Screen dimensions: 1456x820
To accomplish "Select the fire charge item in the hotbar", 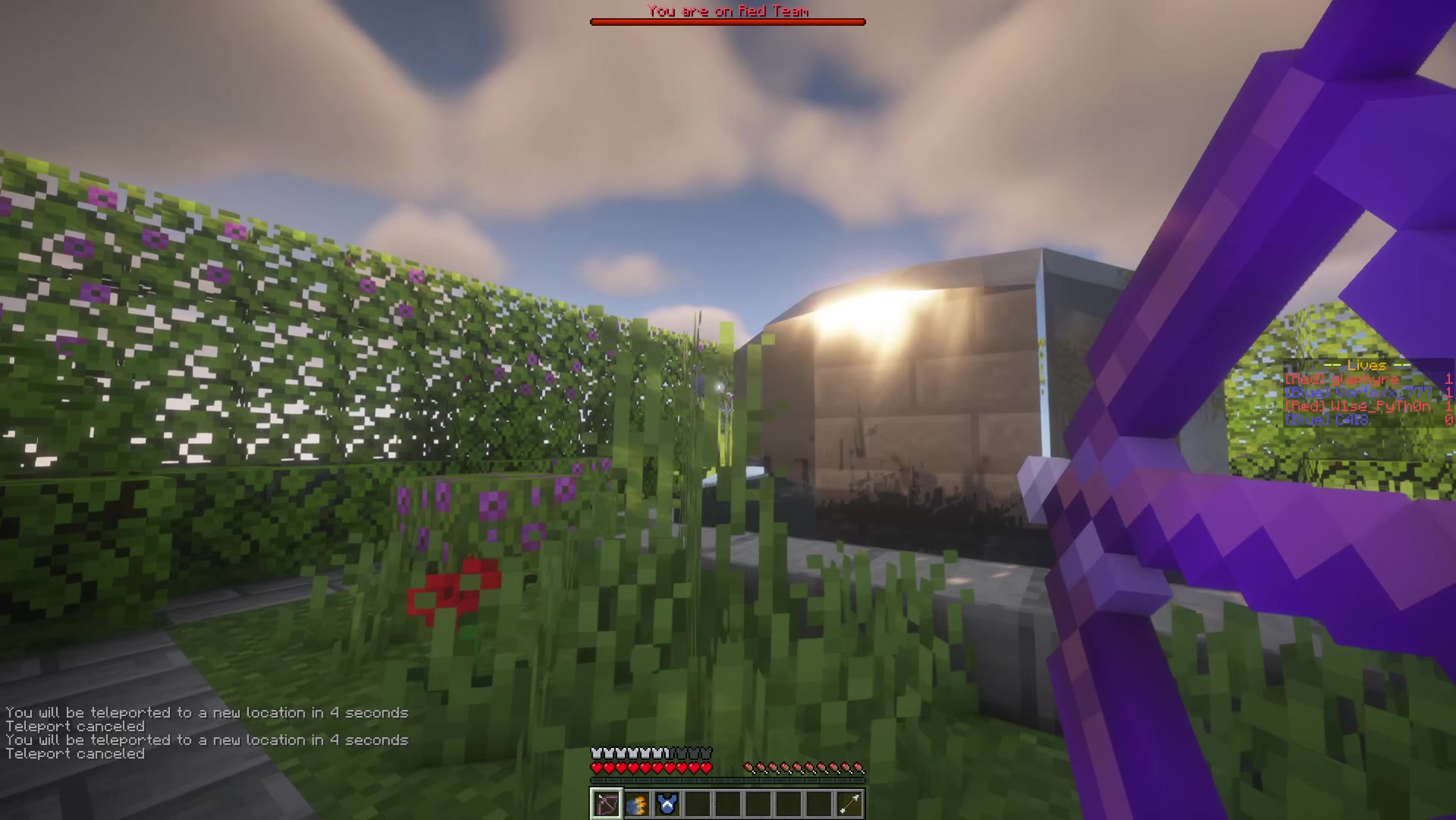I will [636, 803].
